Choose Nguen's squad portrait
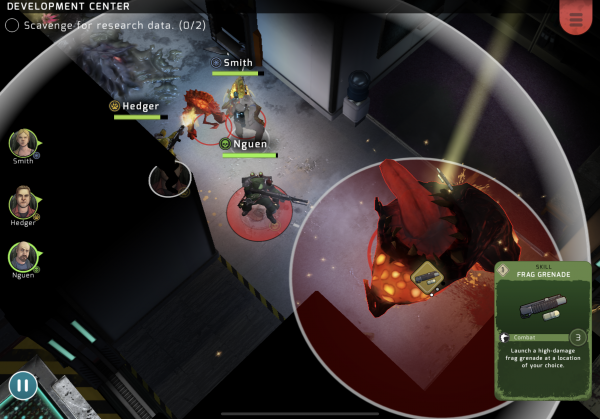This screenshot has height=419, width=600. coord(23,257)
